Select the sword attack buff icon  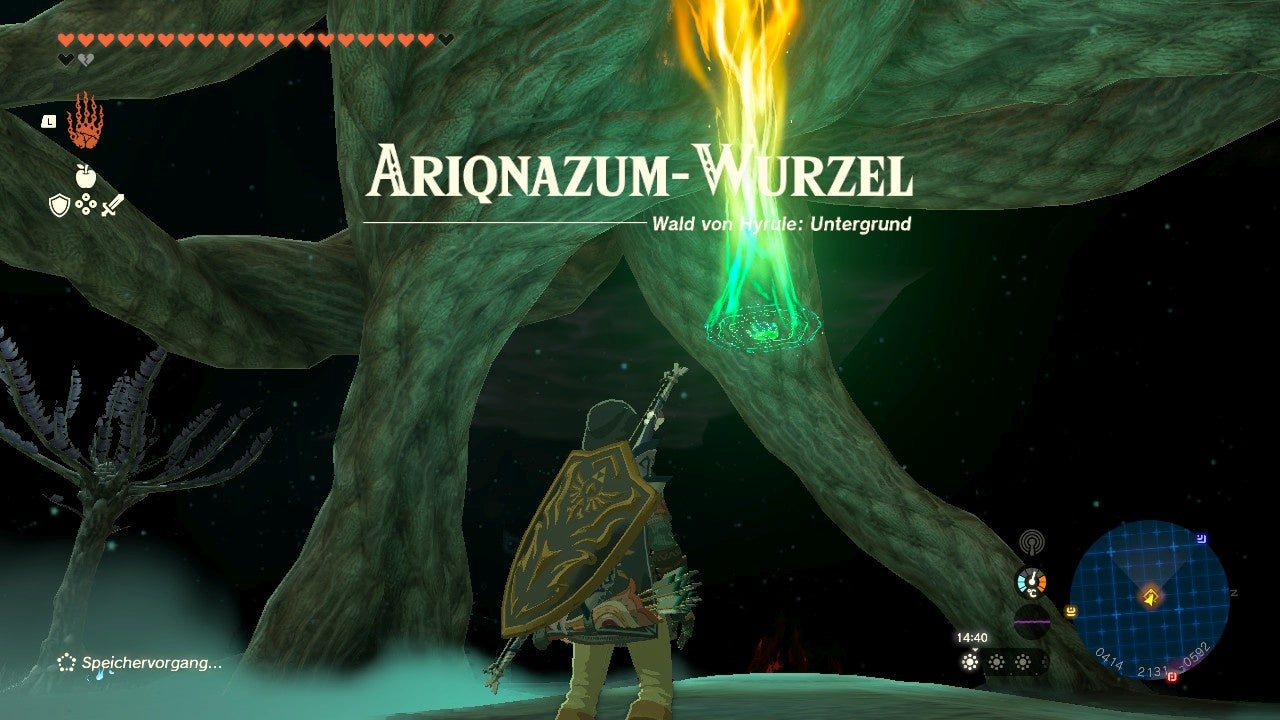tap(112, 203)
